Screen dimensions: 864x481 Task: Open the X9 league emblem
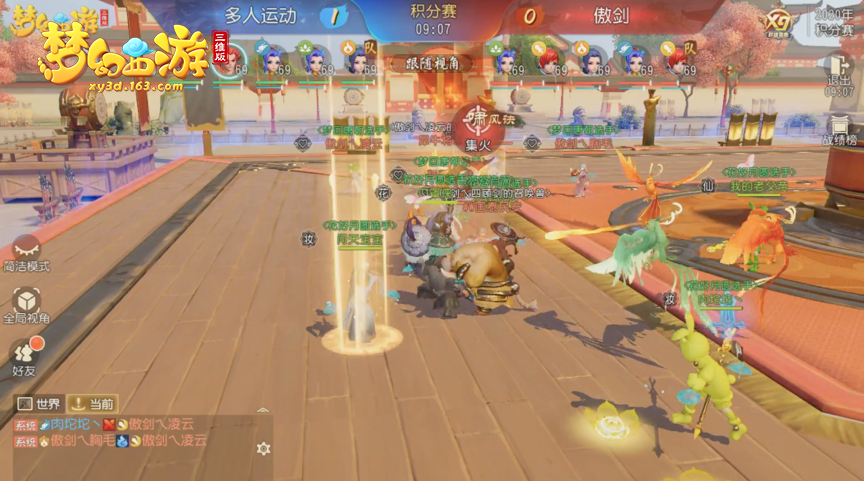click(778, 22)
